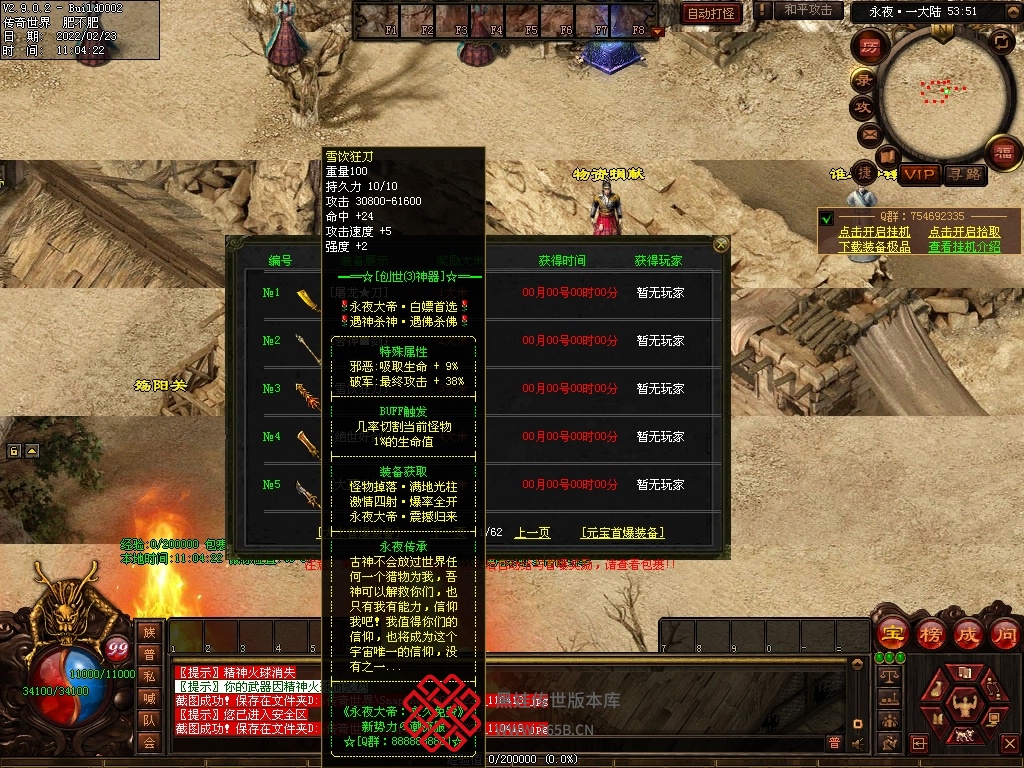1024x768 pixels.
Task: Select the 族 guild chat channel tab
Action: click(x=149, y=632)
